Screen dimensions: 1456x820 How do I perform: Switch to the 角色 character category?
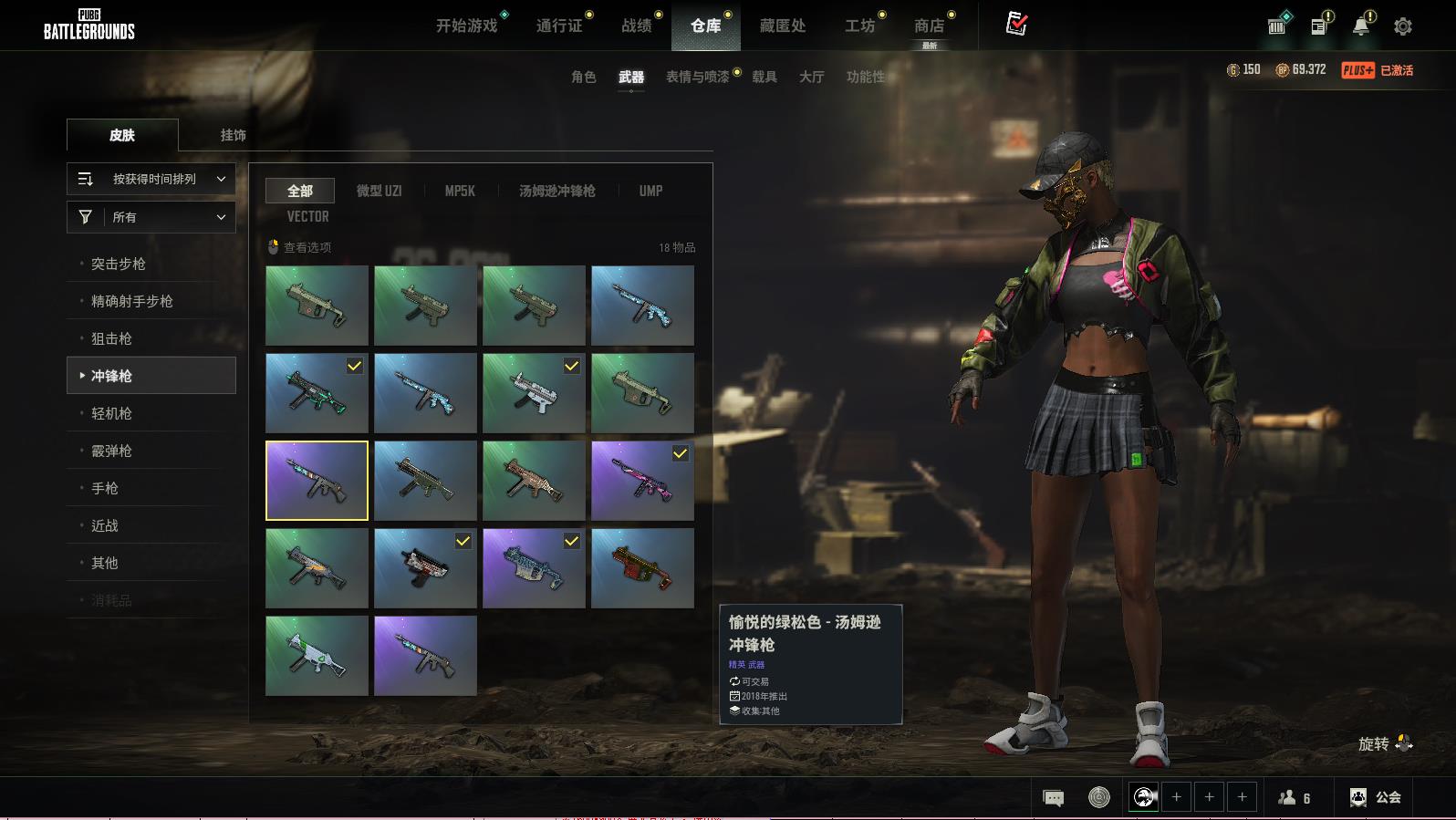tap(583, 77)
